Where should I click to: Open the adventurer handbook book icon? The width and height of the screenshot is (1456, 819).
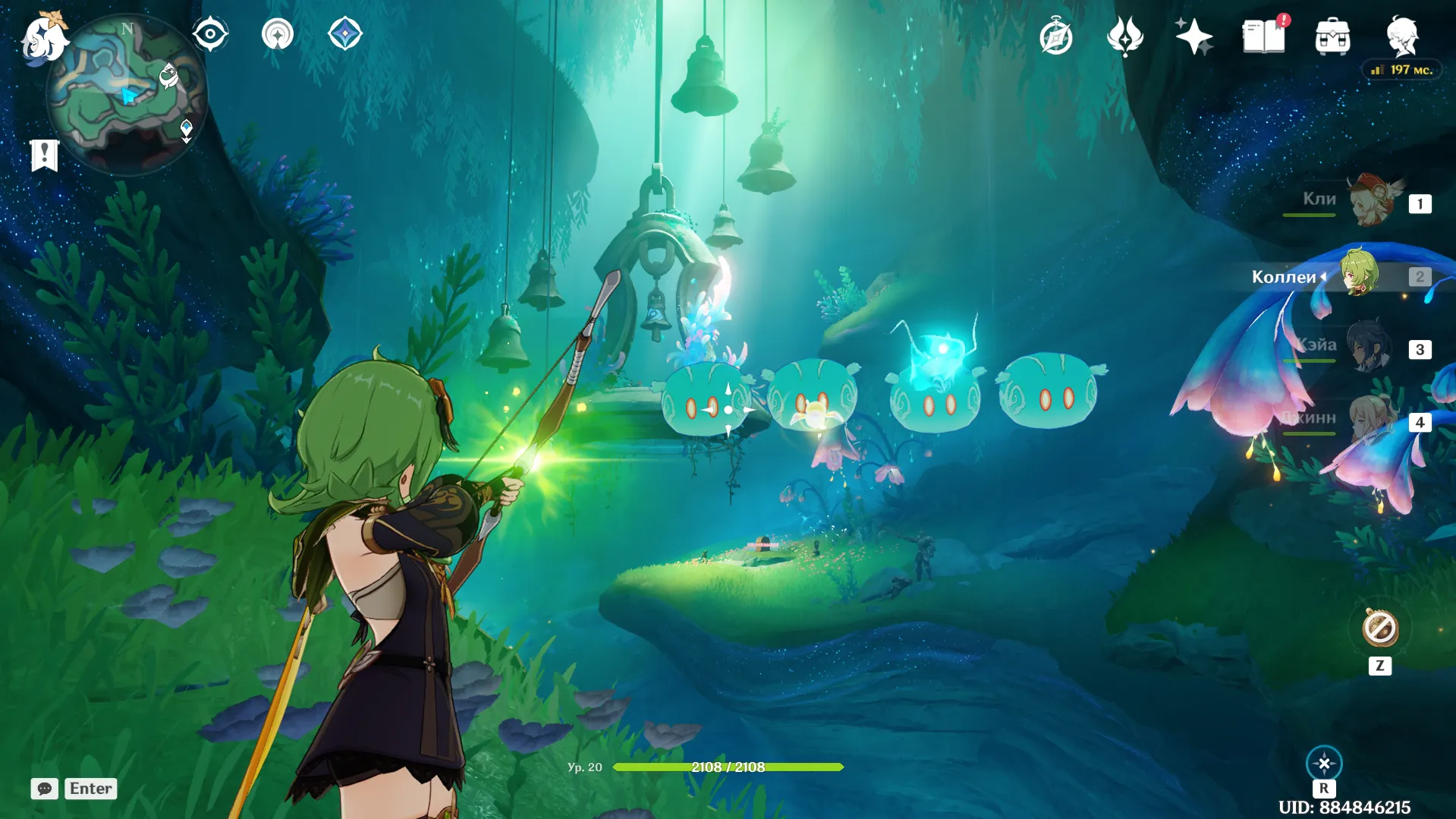1263,36
